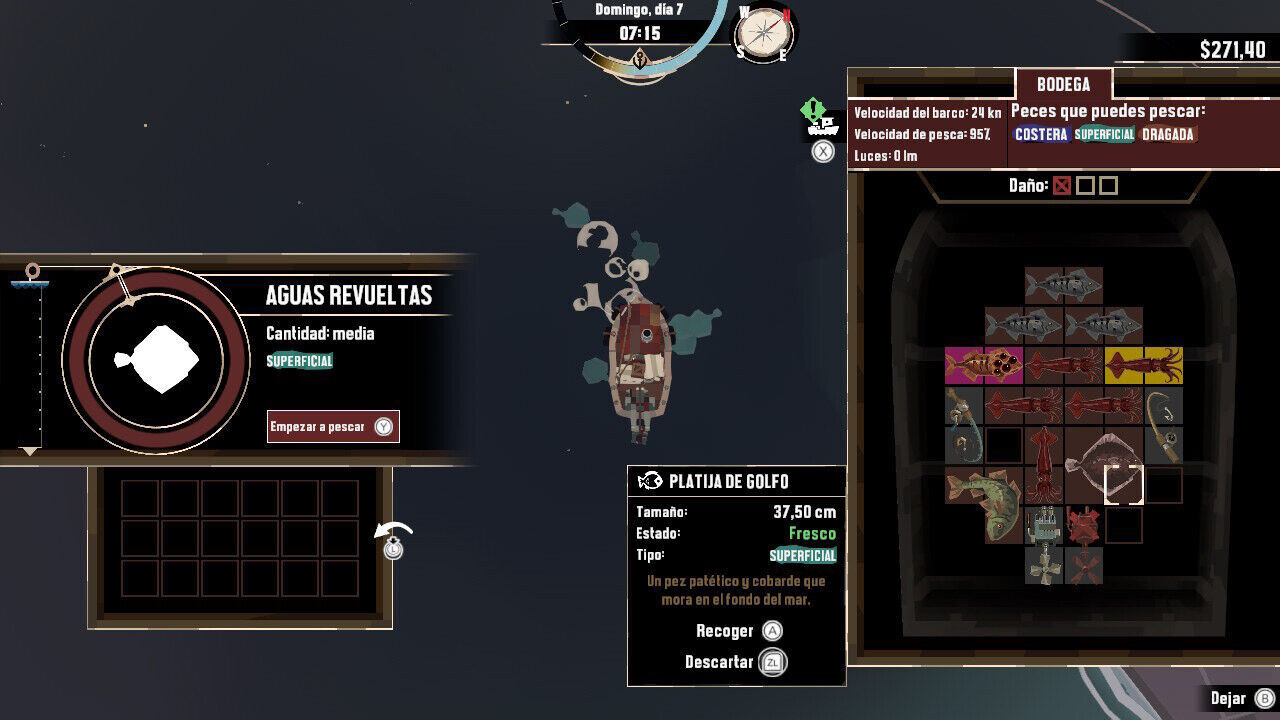
Task: Pick the aberrant fish on the pink background
Action: (984, 366)
